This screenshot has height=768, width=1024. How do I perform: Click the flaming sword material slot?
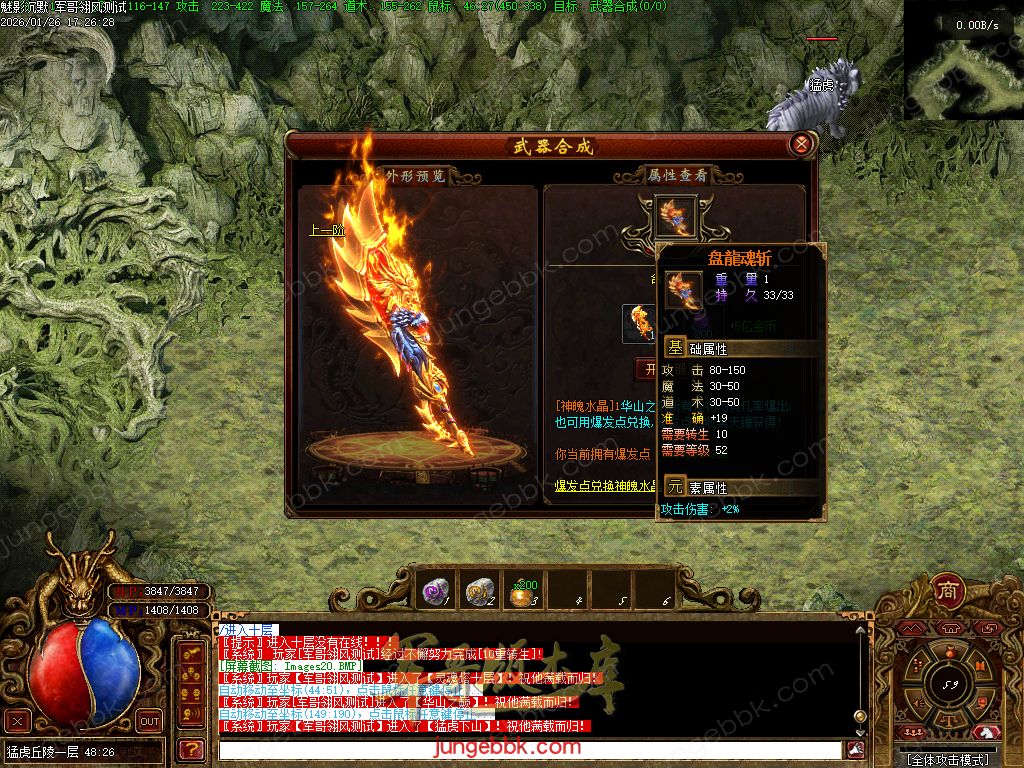(x=639, y=322)
